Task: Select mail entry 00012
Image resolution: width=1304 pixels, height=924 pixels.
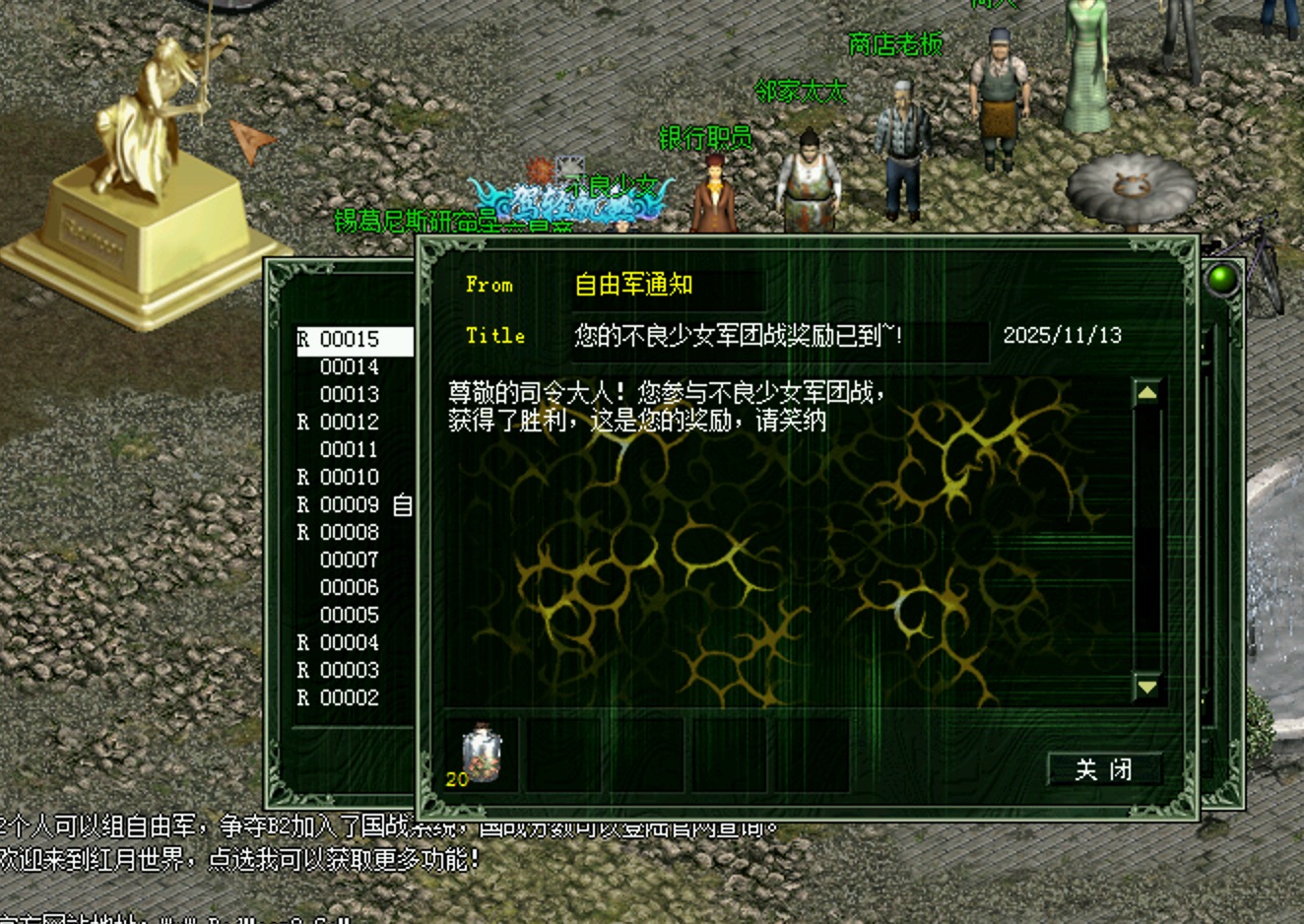Action: coord(350,423)
